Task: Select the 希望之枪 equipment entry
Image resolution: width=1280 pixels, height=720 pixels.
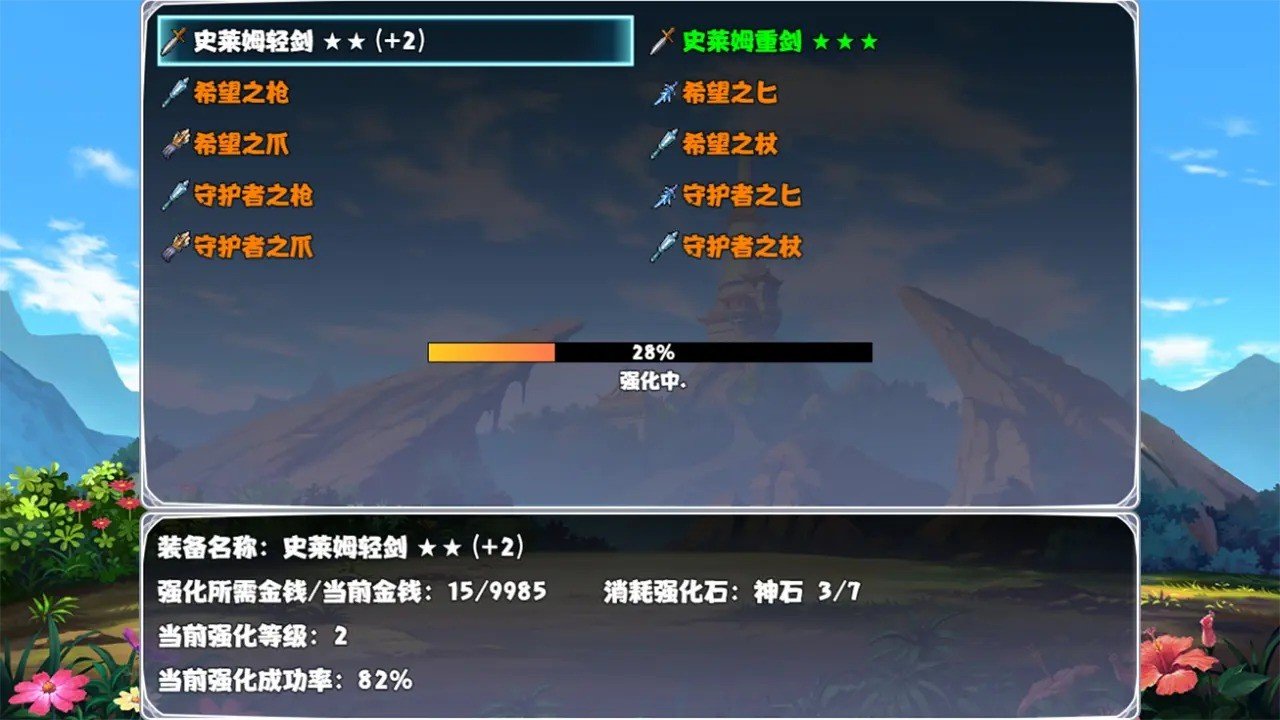Action: tap(241, 94)
